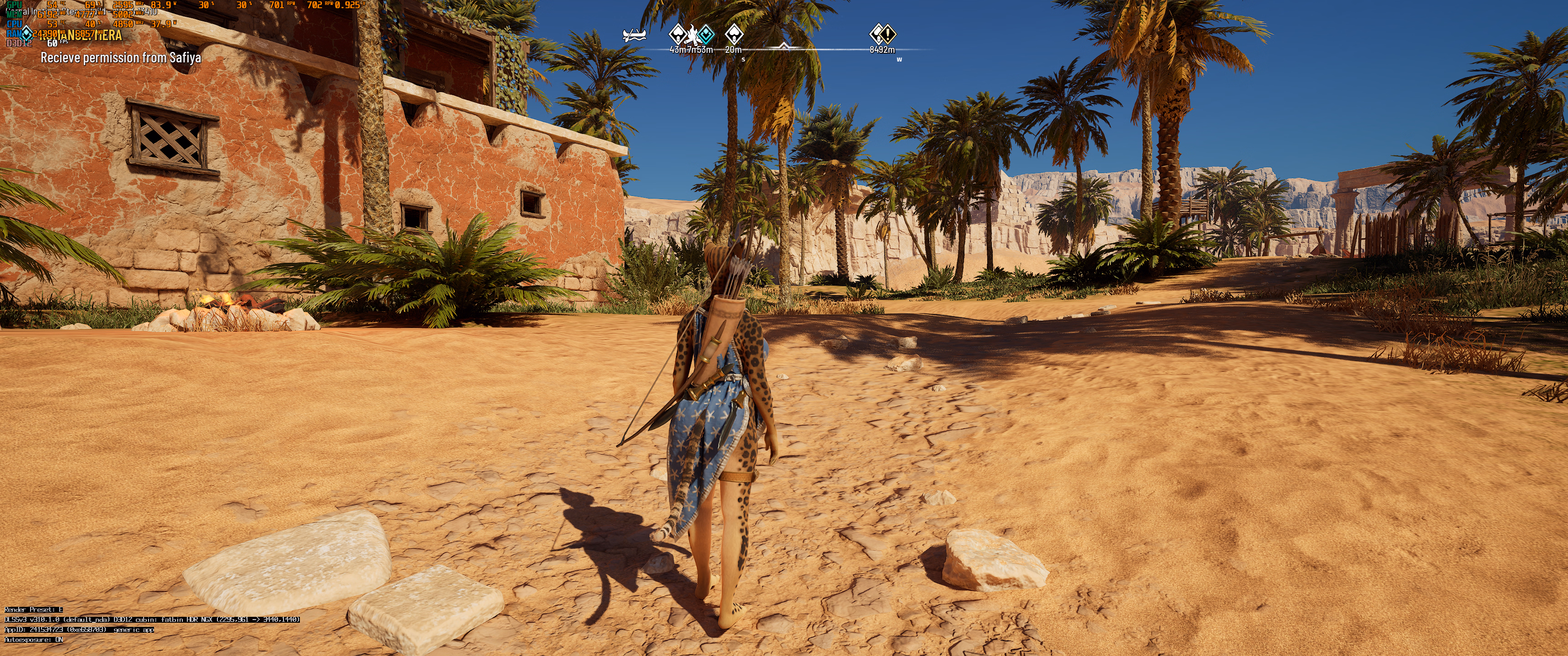
Task: Choose the campfire marker on the compass
Action: click(x=692, y=34)
